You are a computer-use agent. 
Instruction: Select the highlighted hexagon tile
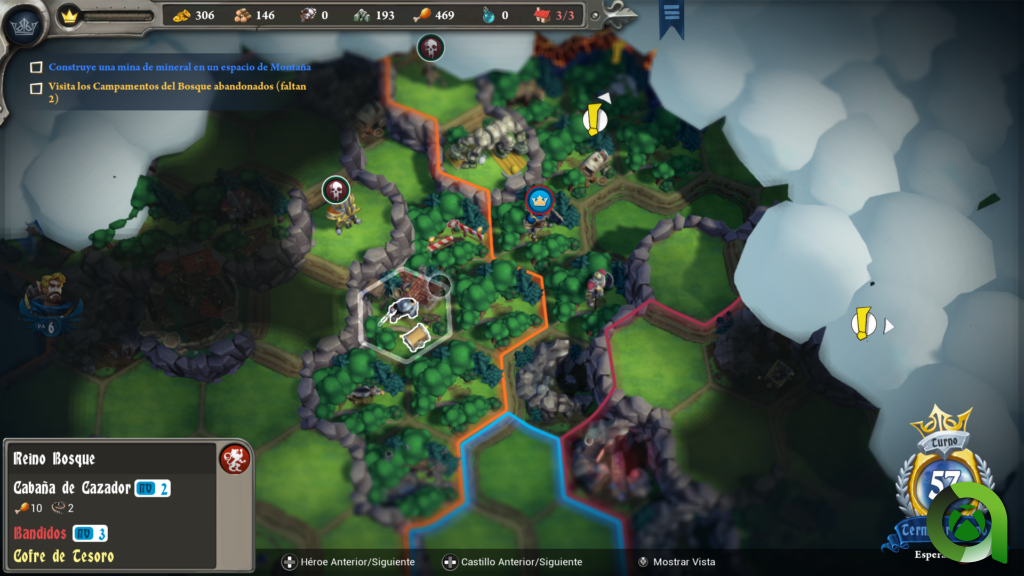pos(405,312)
